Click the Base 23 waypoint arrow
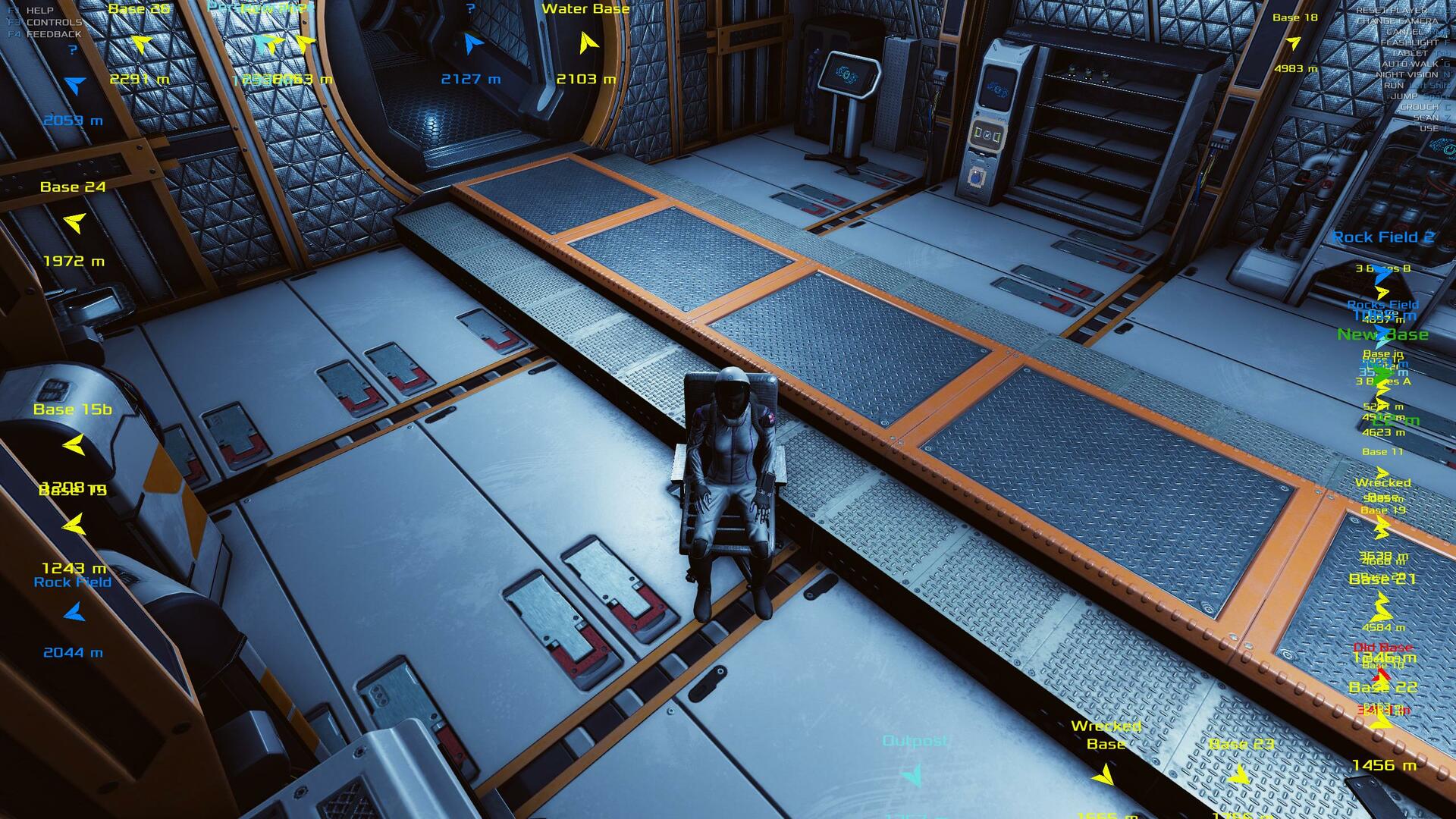This screenshot has height=819, width=1456. pos(1239,774)
